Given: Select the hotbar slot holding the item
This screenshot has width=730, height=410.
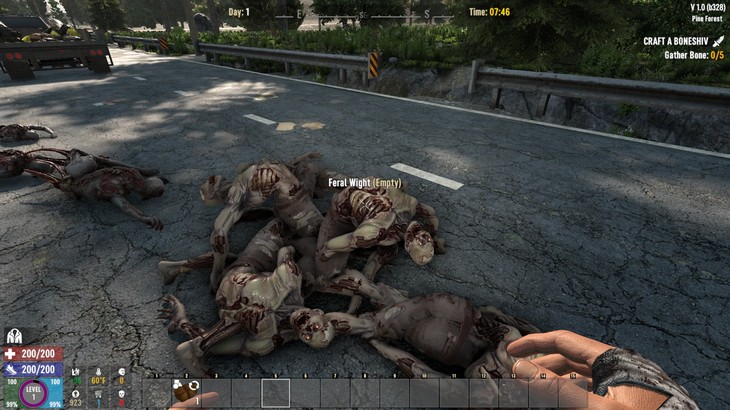Looking at the screenshot, I should [186, 392].
